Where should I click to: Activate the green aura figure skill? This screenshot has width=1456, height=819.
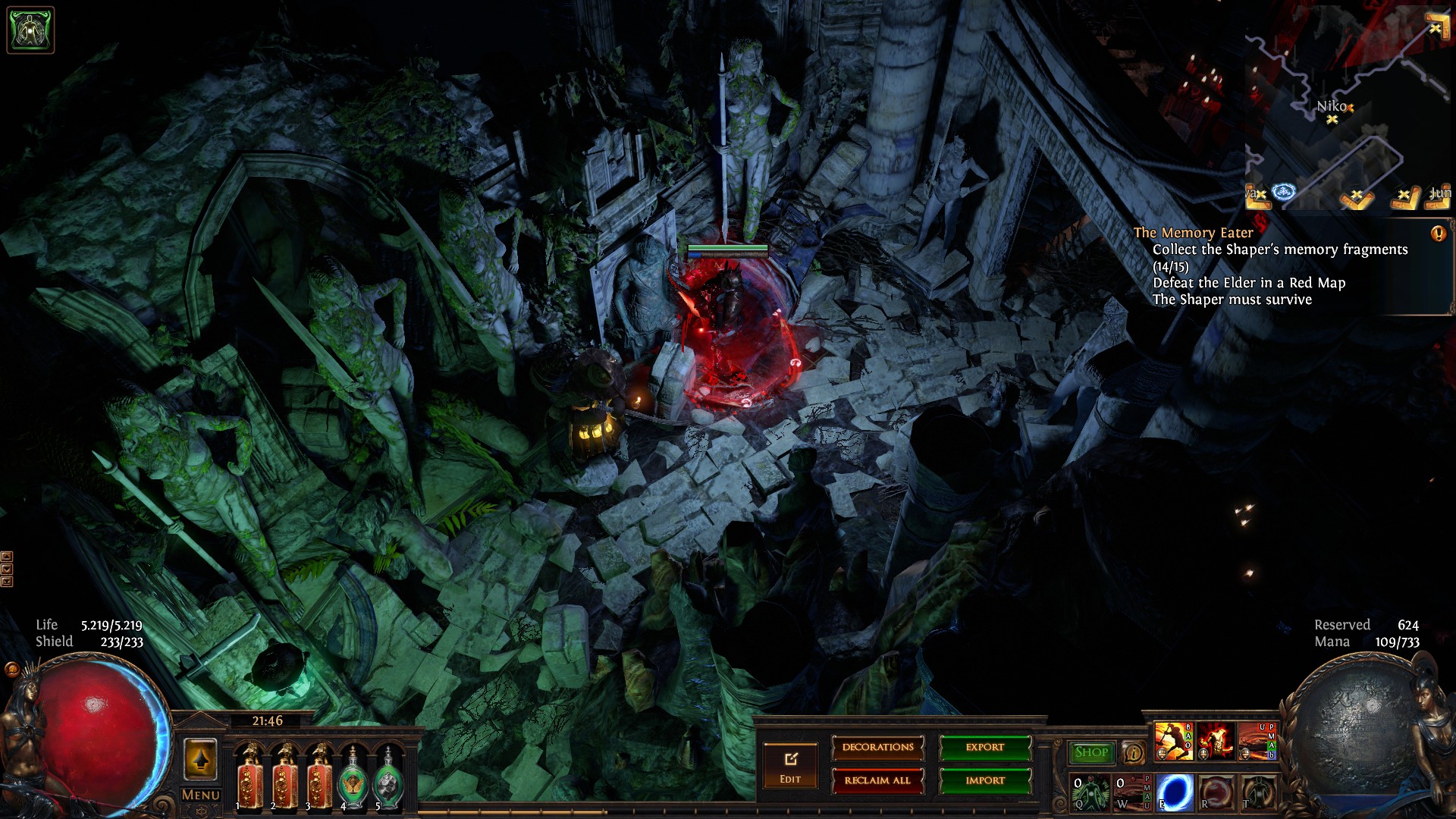pos(1089,792)
